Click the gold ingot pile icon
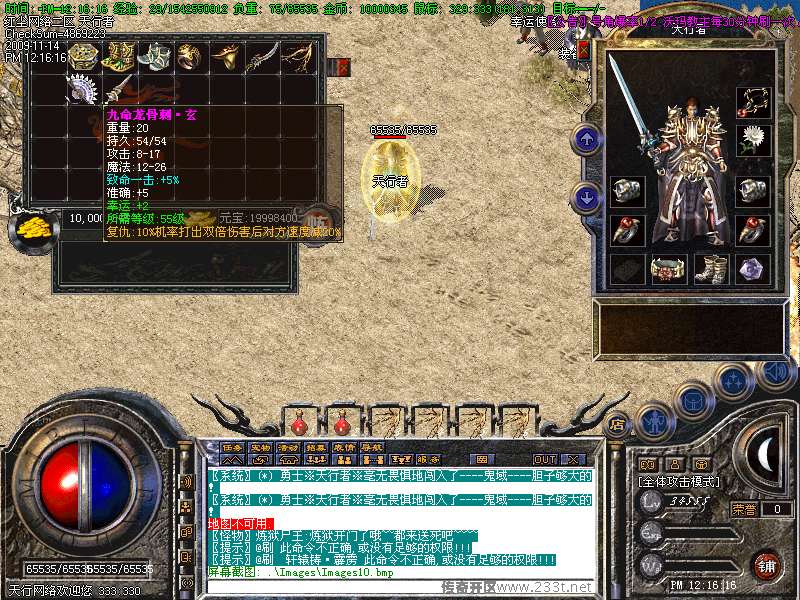 coord(35,227)
